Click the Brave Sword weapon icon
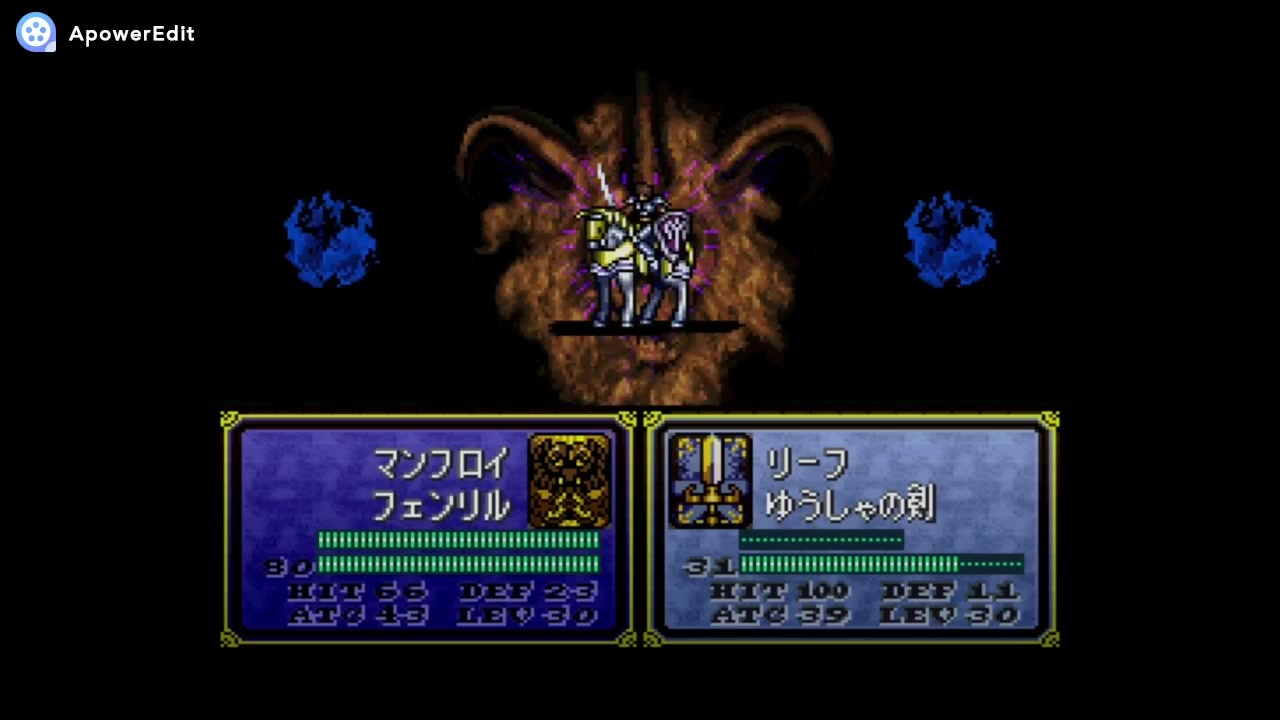 (x=712, y=480)
